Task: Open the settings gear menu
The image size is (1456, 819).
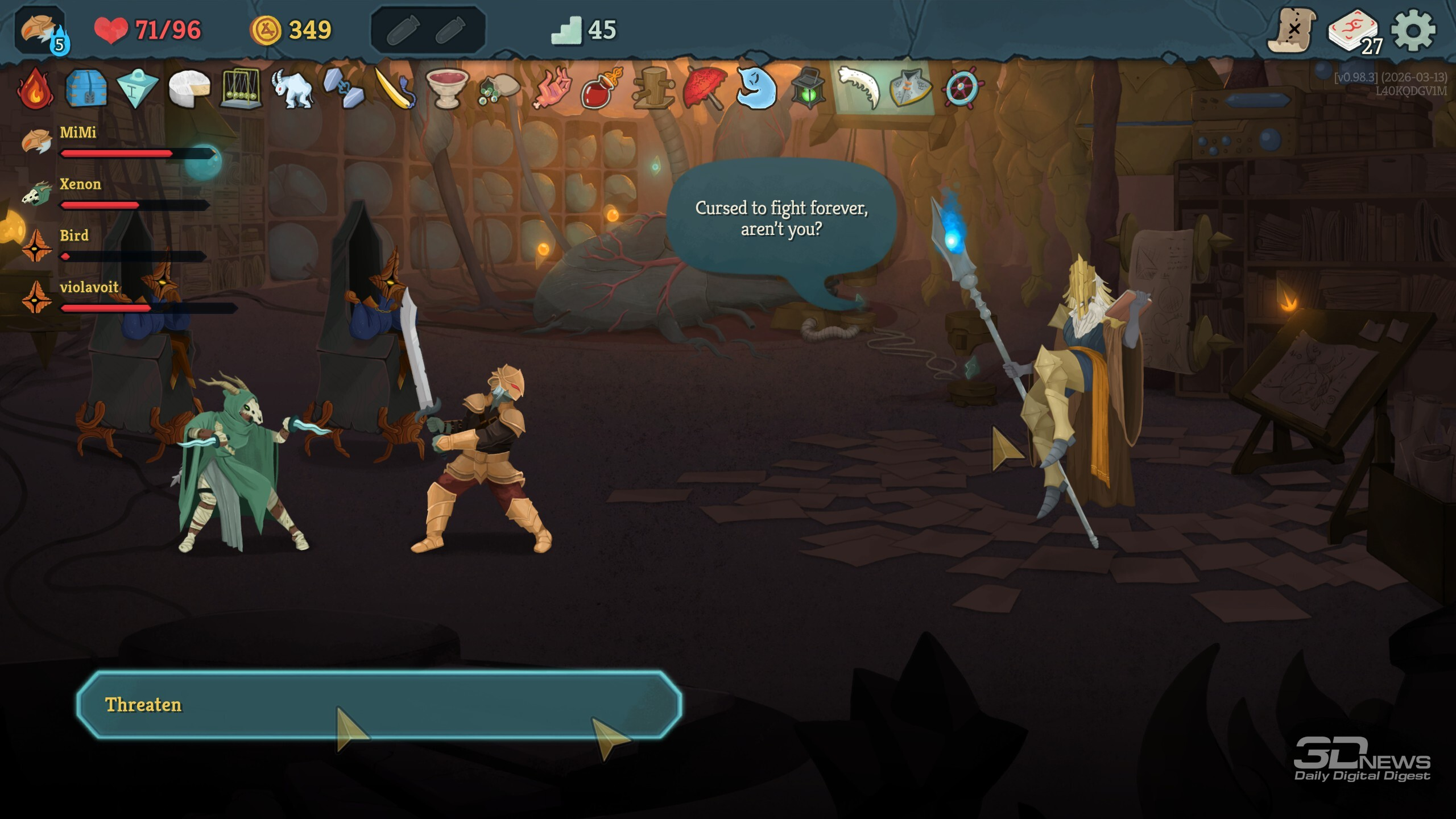Action: point(1413,30)
